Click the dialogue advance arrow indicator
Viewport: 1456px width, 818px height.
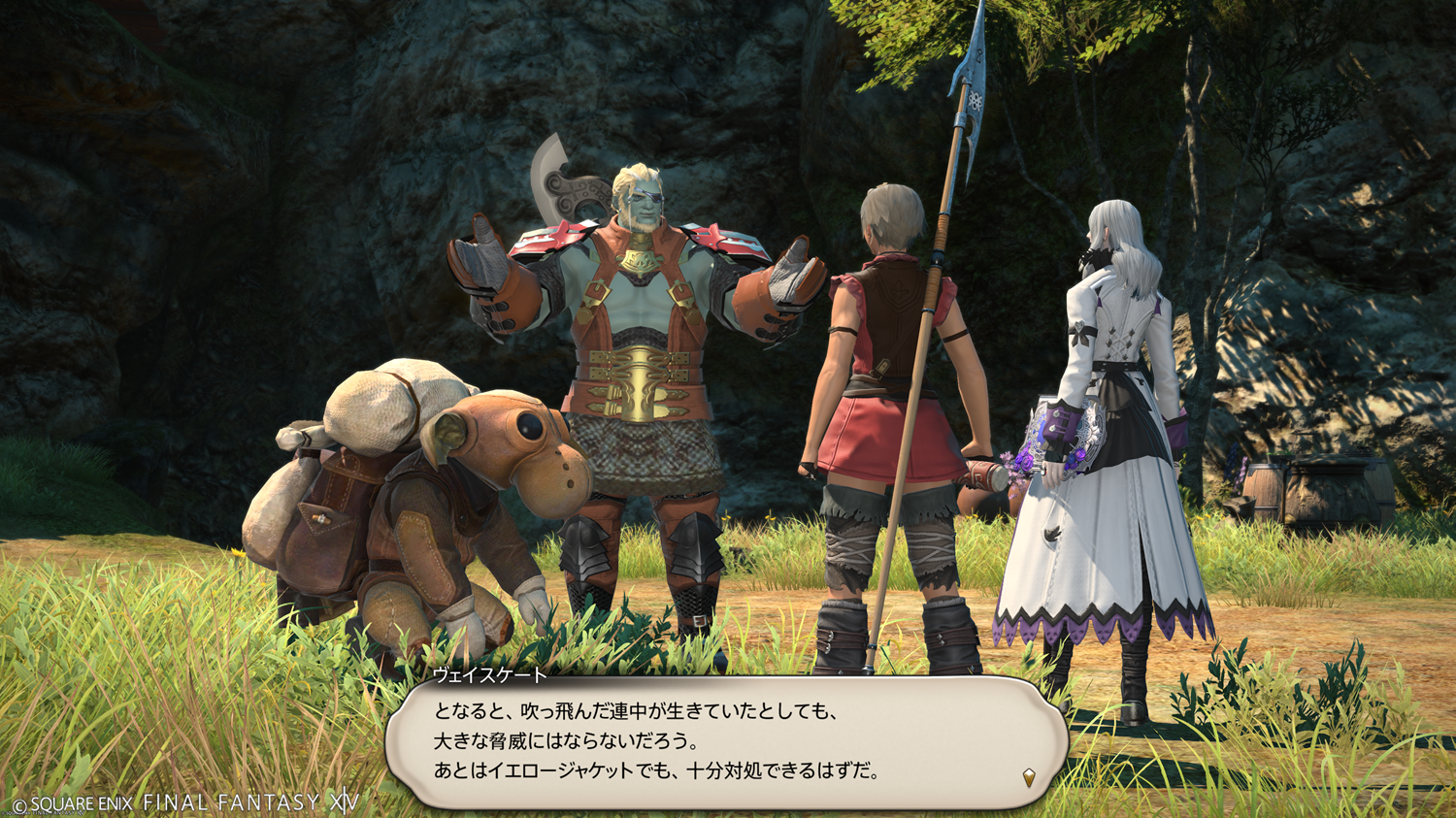pyautogui.click(x=1029, y=776)
